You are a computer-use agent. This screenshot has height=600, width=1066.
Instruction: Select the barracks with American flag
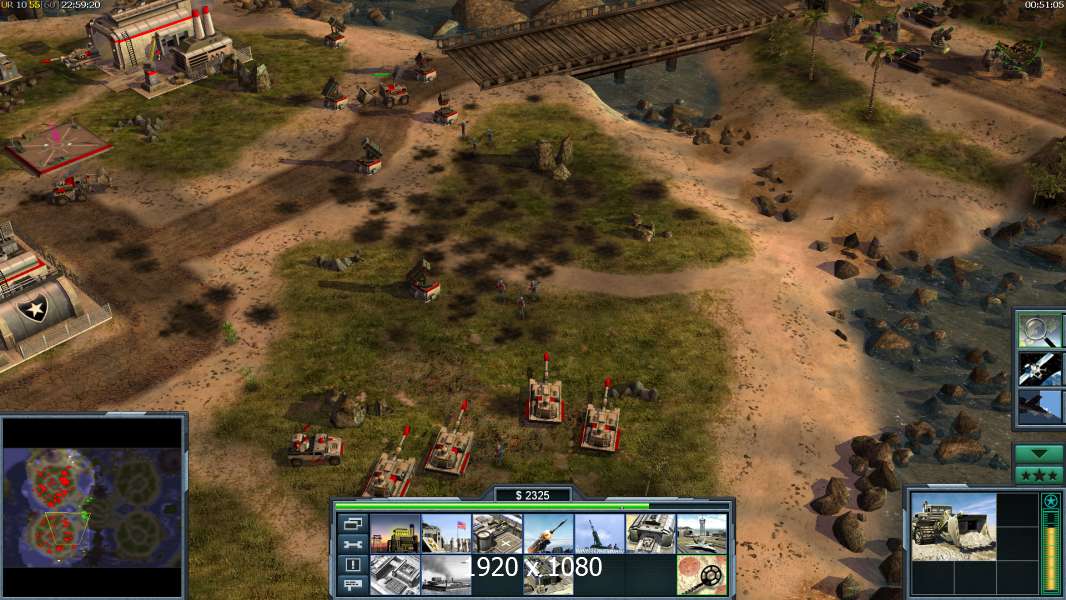pos(446,534)
